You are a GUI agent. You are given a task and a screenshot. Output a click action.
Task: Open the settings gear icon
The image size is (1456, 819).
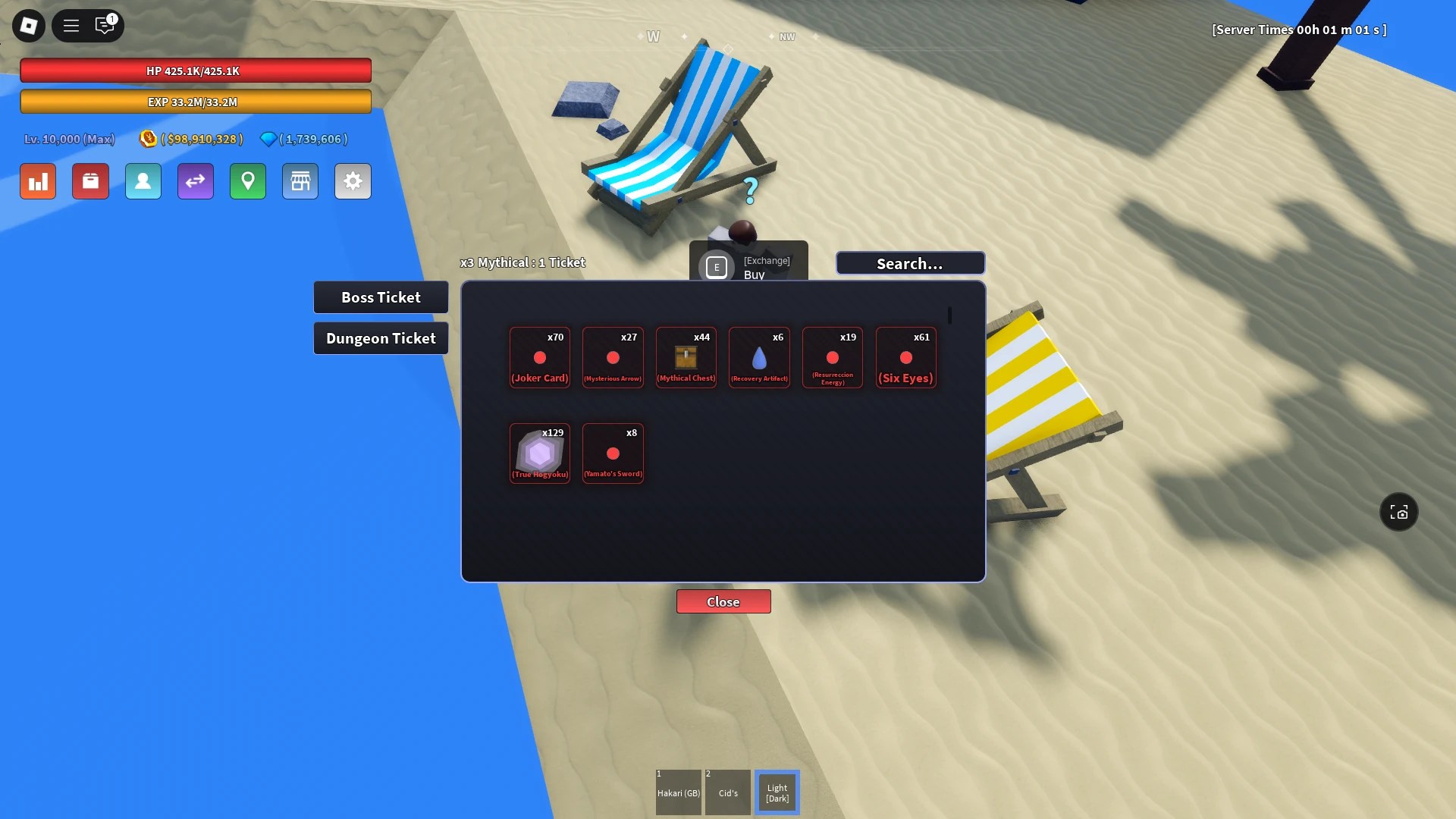[353, 181]
